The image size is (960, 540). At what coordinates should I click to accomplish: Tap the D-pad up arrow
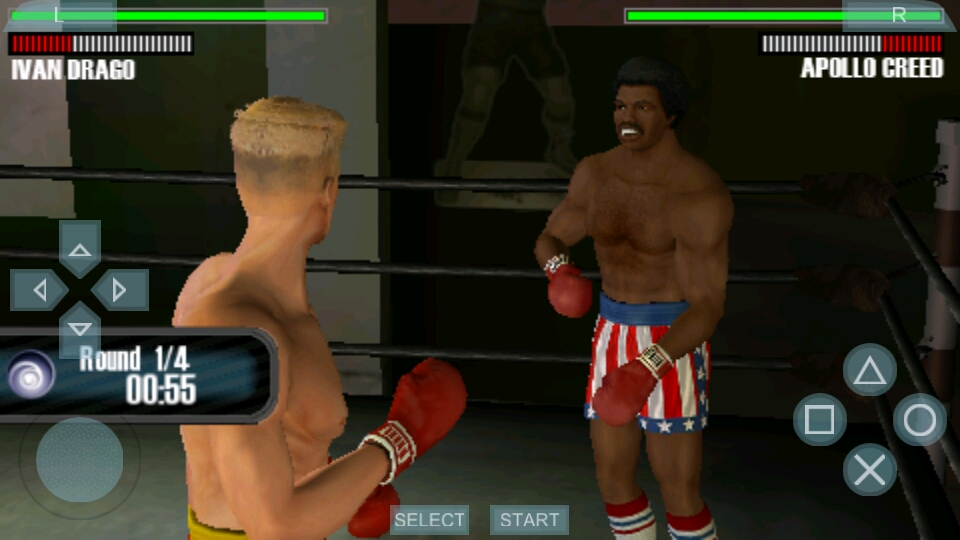coord(80,248)
